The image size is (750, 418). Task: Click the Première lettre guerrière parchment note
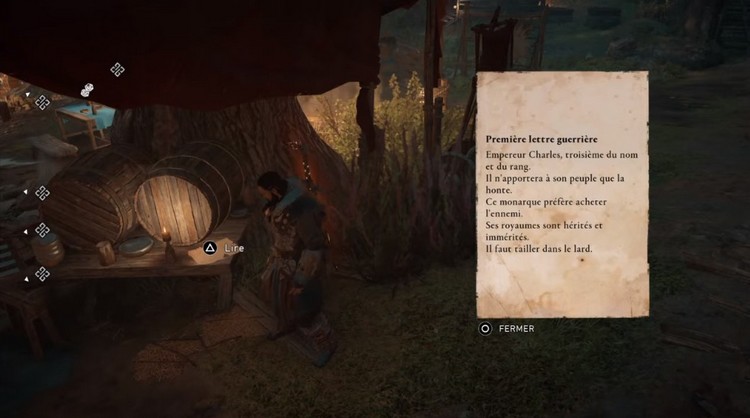(x=562, y=194)
